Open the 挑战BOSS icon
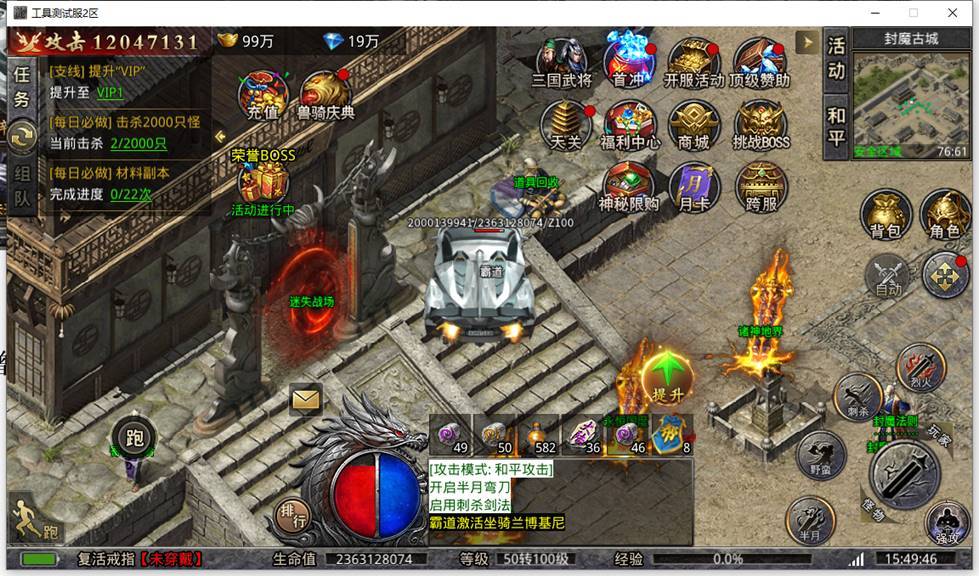Viewport: 979px width, 576px height. click(x=761, y=125)
